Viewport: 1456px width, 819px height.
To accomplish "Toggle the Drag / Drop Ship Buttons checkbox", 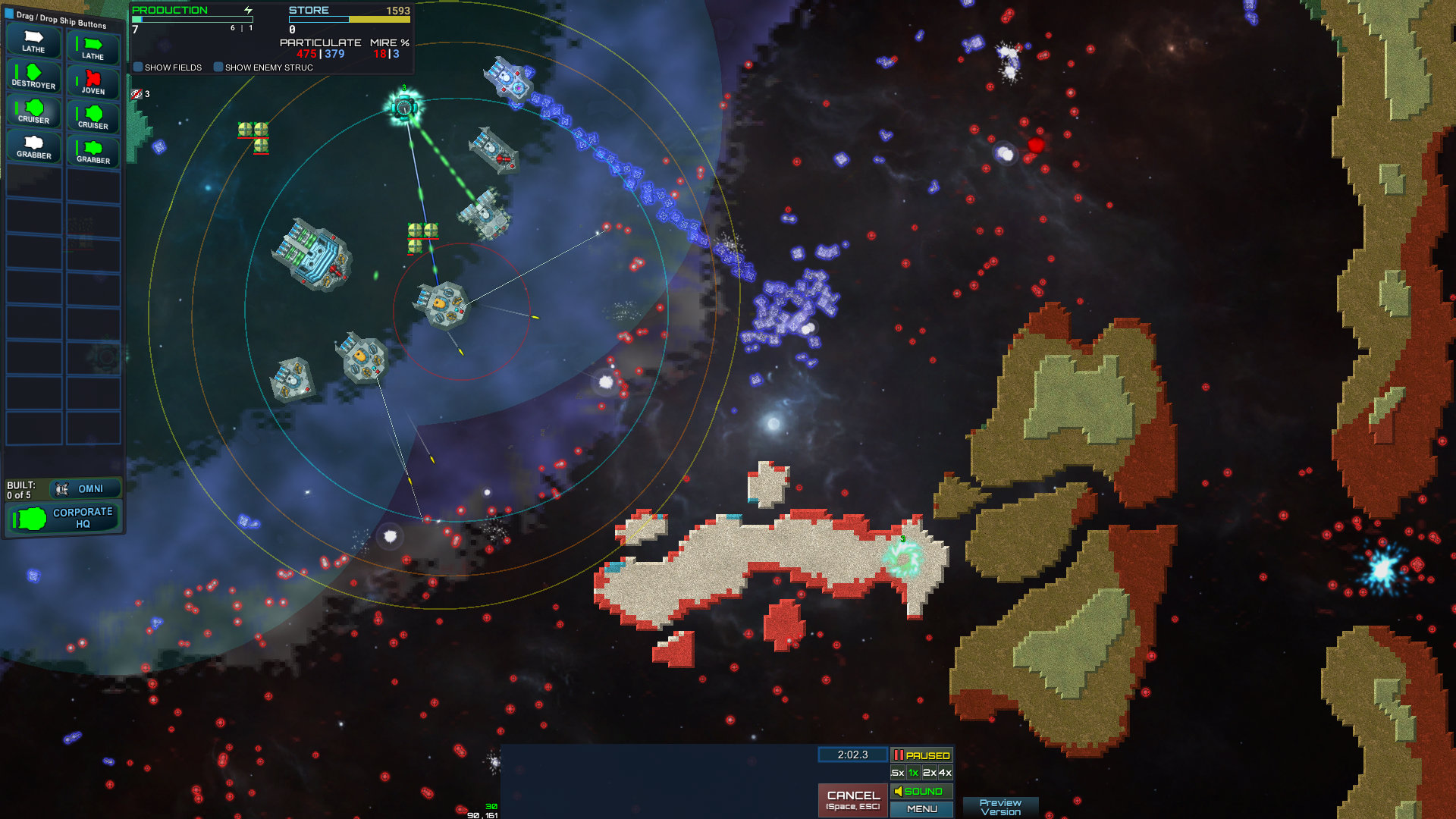I will click(x=8, y=12).
